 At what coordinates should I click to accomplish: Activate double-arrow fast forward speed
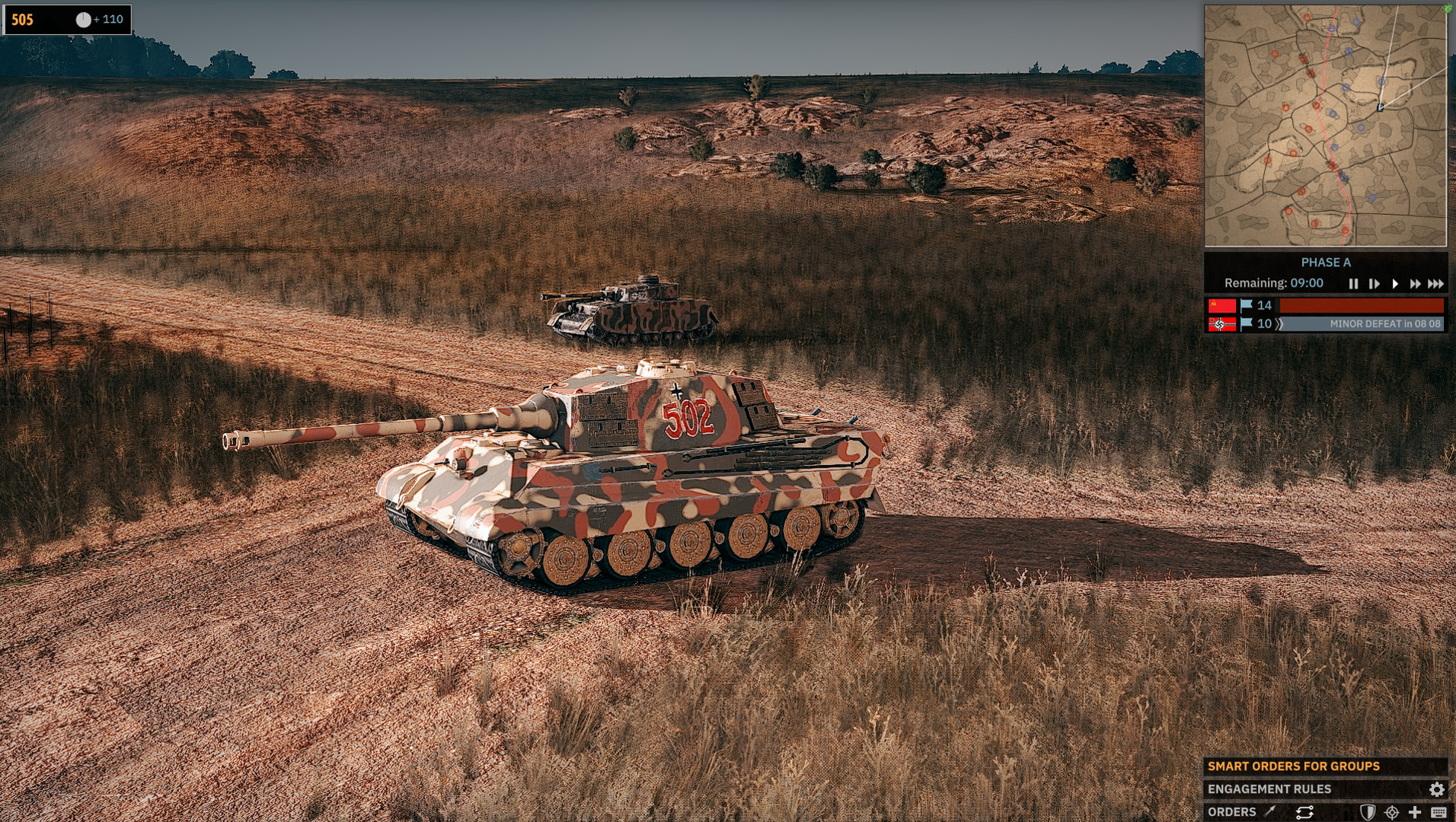click(x=1416, y=283)
